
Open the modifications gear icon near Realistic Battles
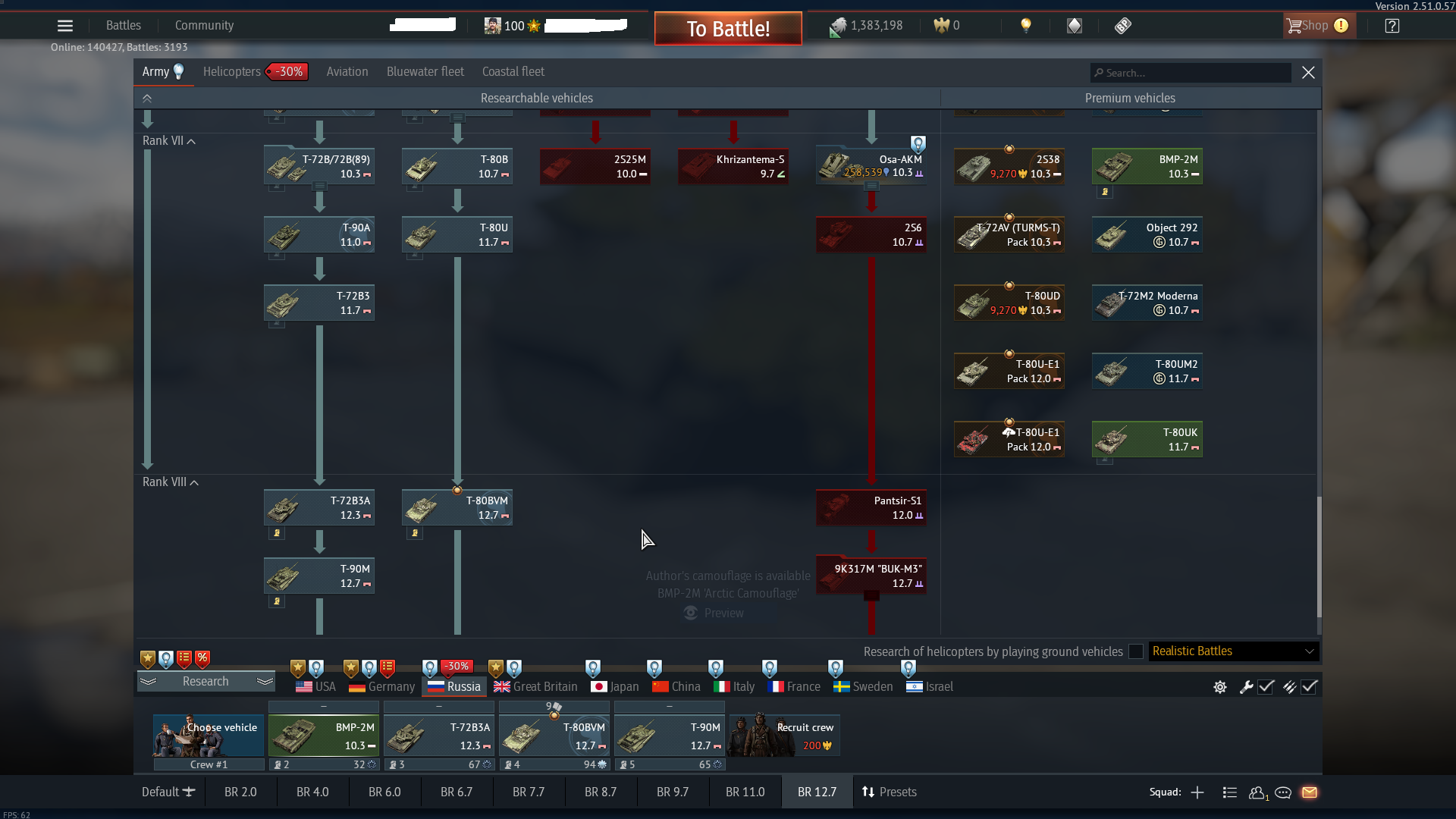point(1219,687)
